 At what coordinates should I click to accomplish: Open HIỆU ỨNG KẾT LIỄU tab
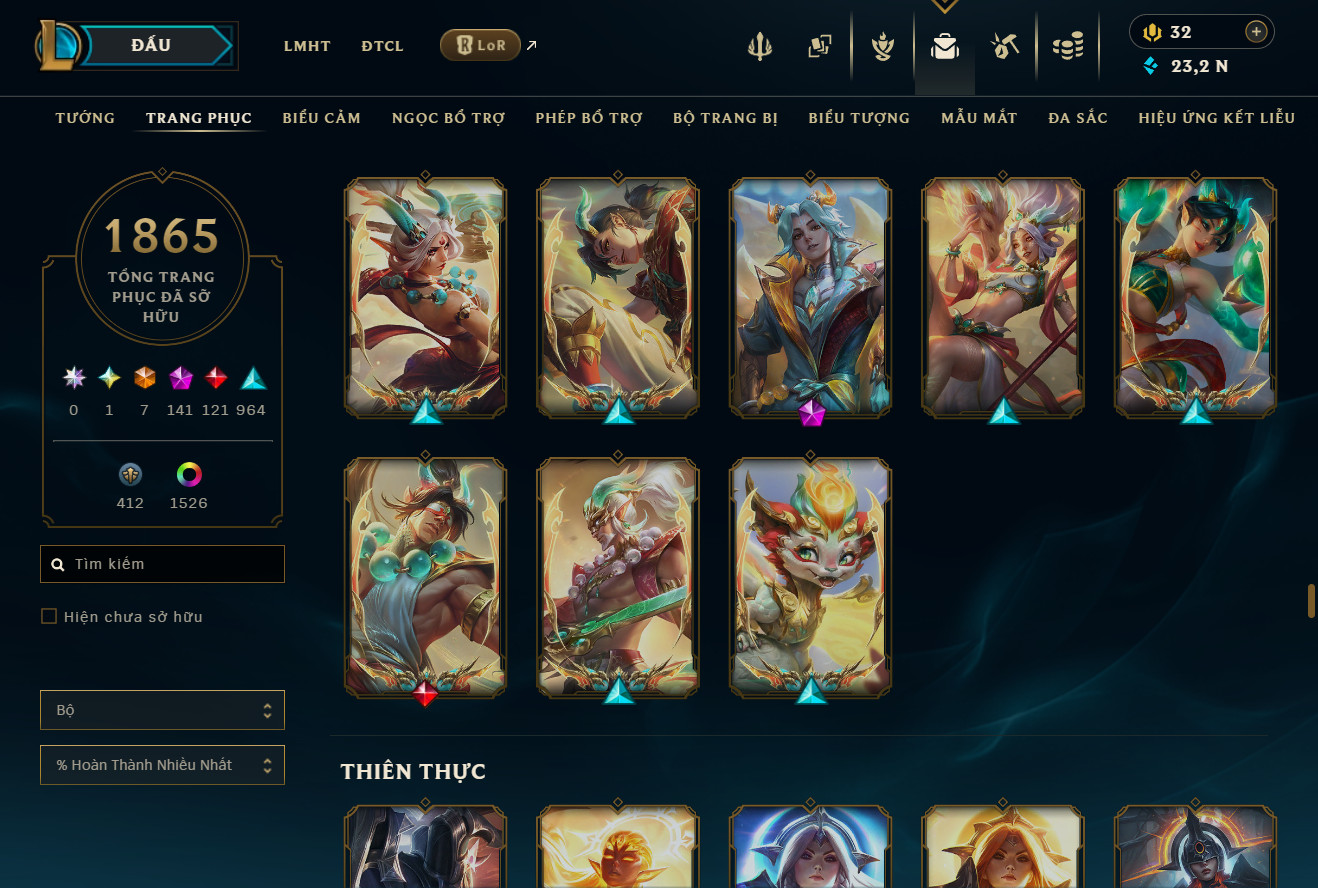click(1216, 118)
